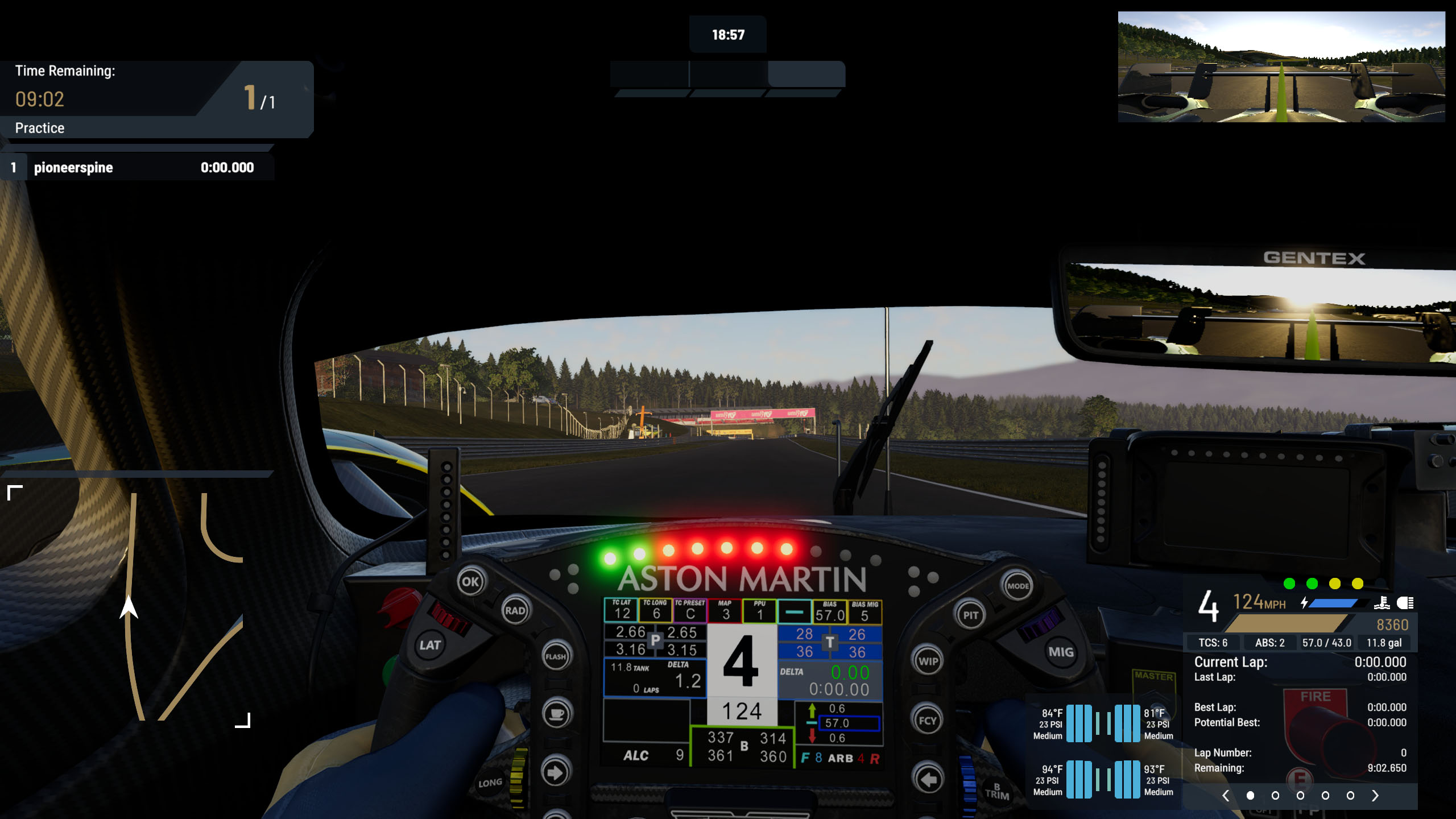This screenshot has height=819, width=1456.
Task: Click the track map minimap
Action: click(129, 605)
